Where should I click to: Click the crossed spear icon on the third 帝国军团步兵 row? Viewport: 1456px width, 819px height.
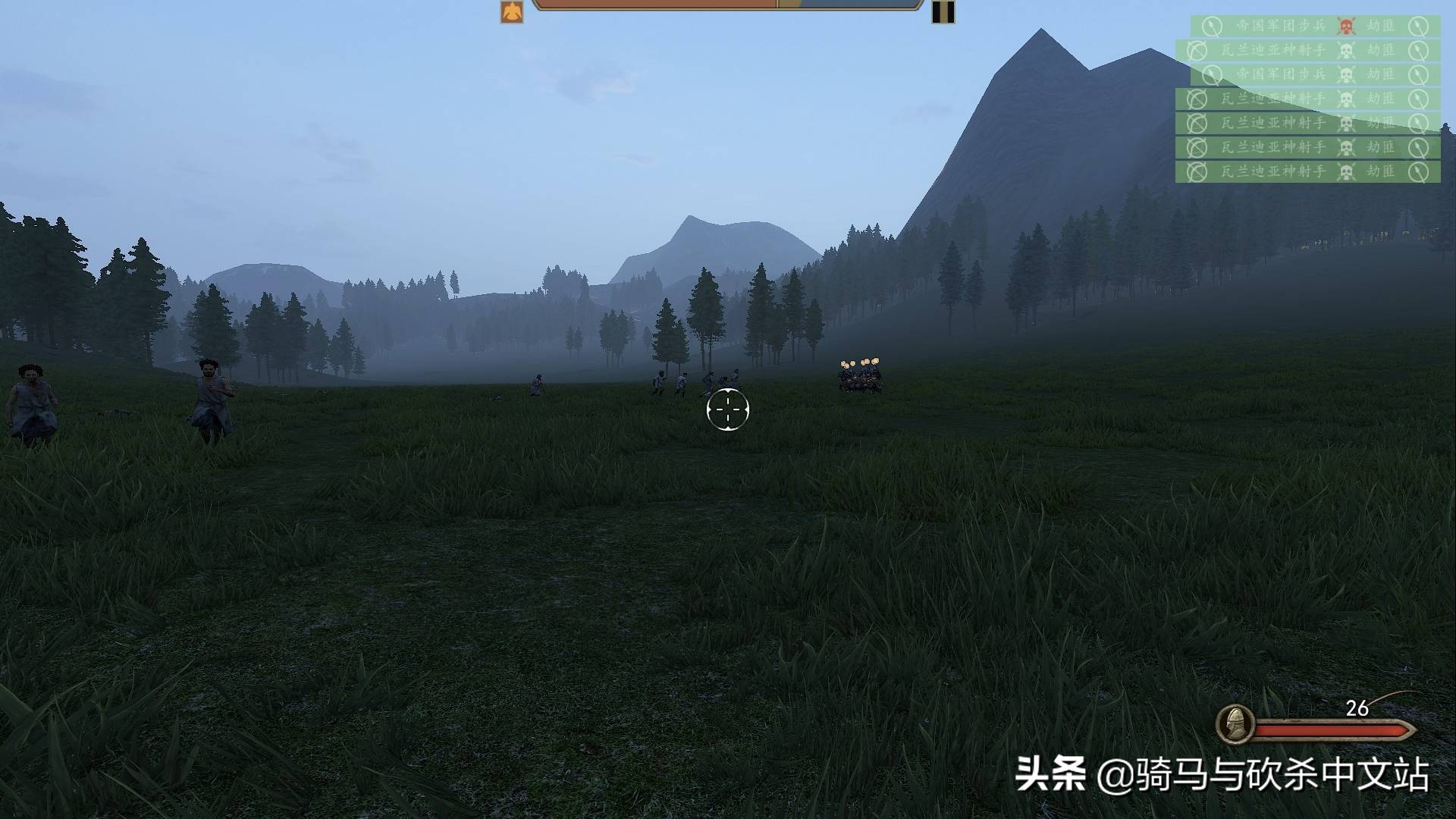point(1211,75)
